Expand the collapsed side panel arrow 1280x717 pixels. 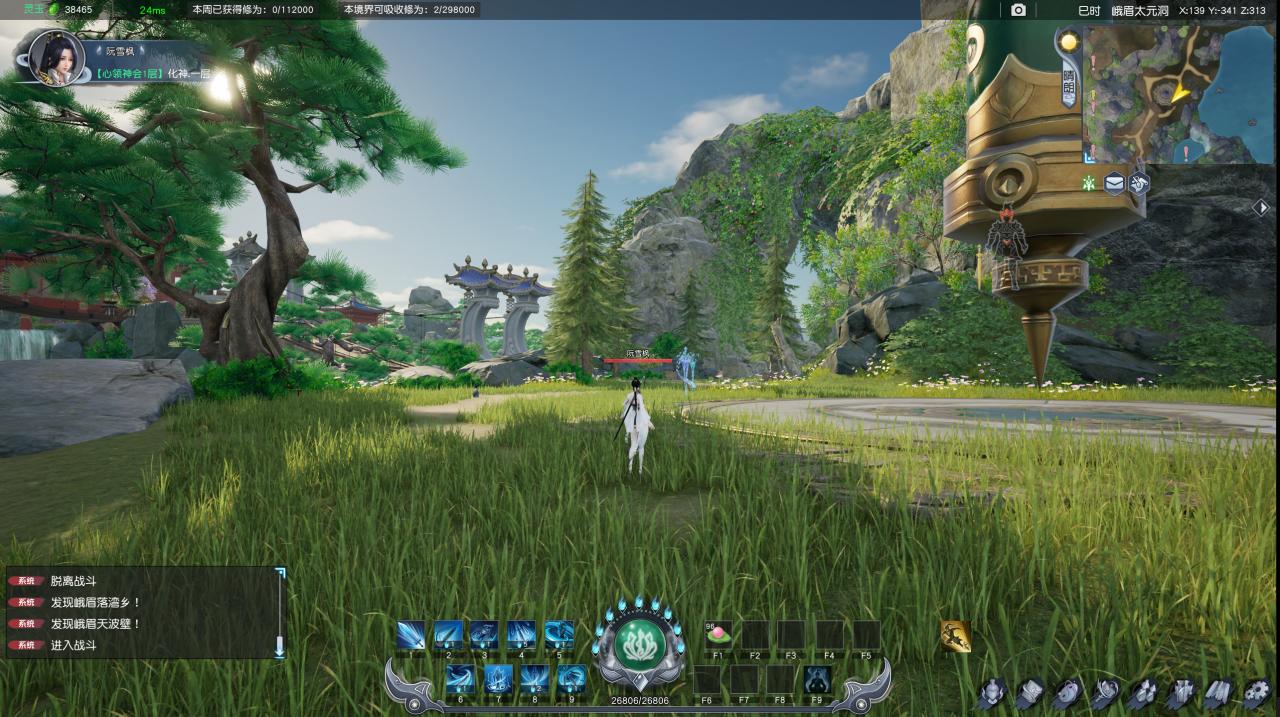pos(1262,207)
